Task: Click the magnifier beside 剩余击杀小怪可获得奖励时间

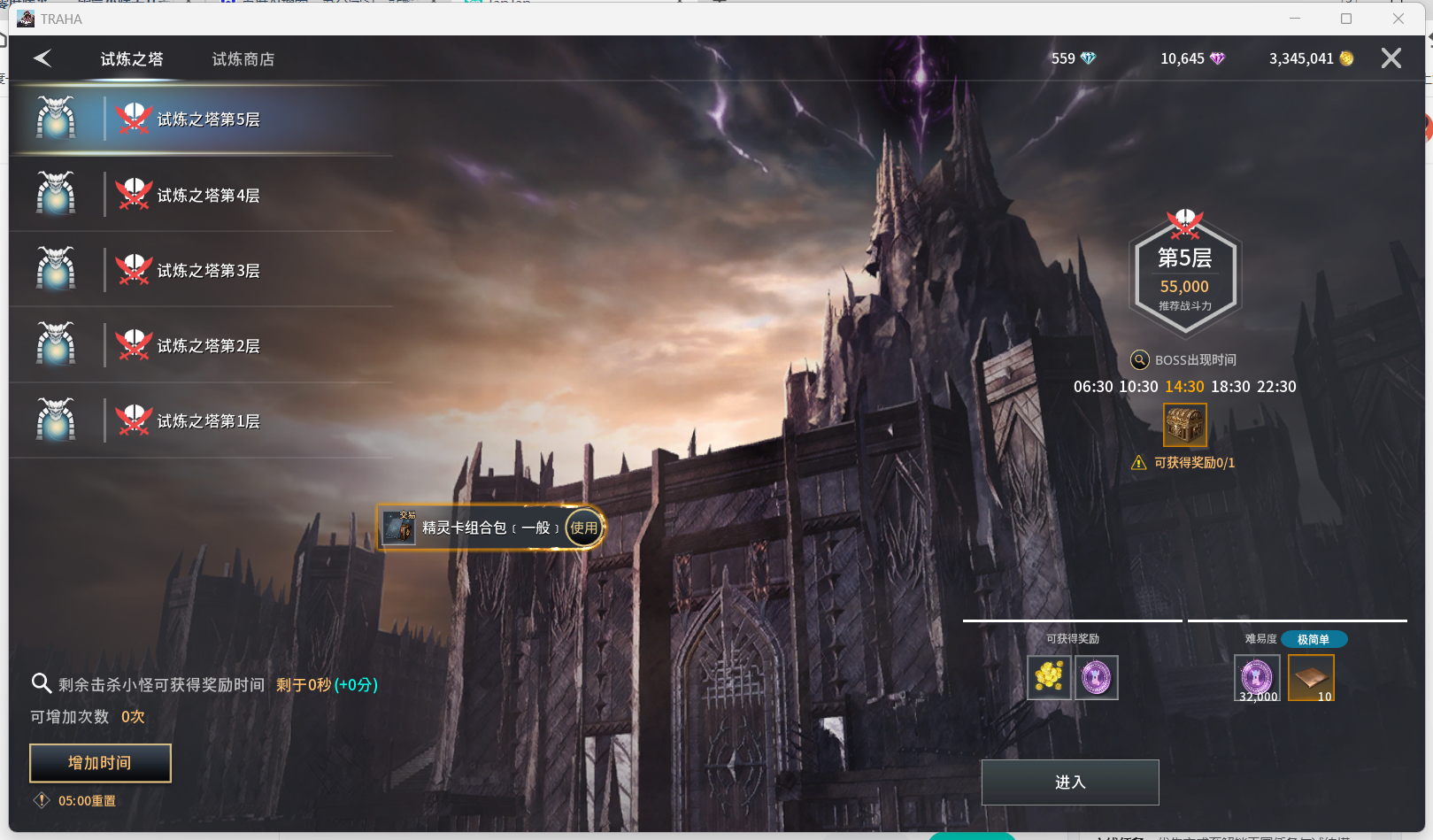Action: click(41, 683)
